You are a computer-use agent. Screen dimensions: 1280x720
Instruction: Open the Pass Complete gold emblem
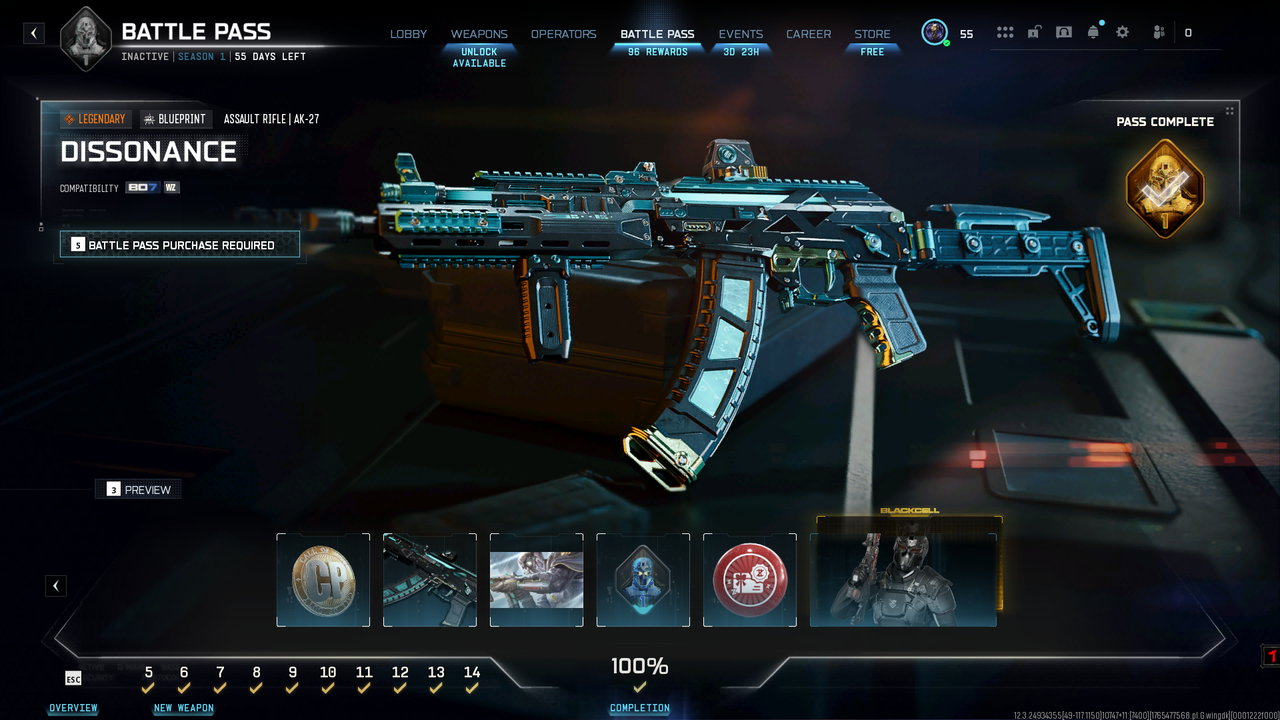click(x=1165, y=188)
